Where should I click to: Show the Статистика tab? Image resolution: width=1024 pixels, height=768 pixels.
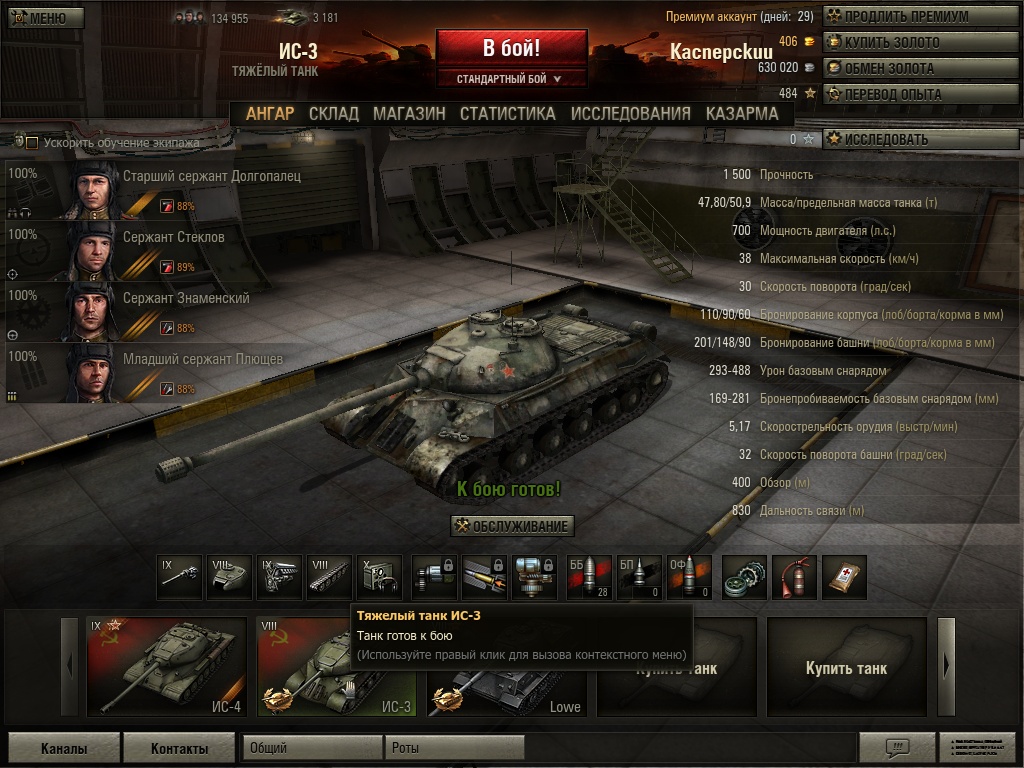[507, 114]
